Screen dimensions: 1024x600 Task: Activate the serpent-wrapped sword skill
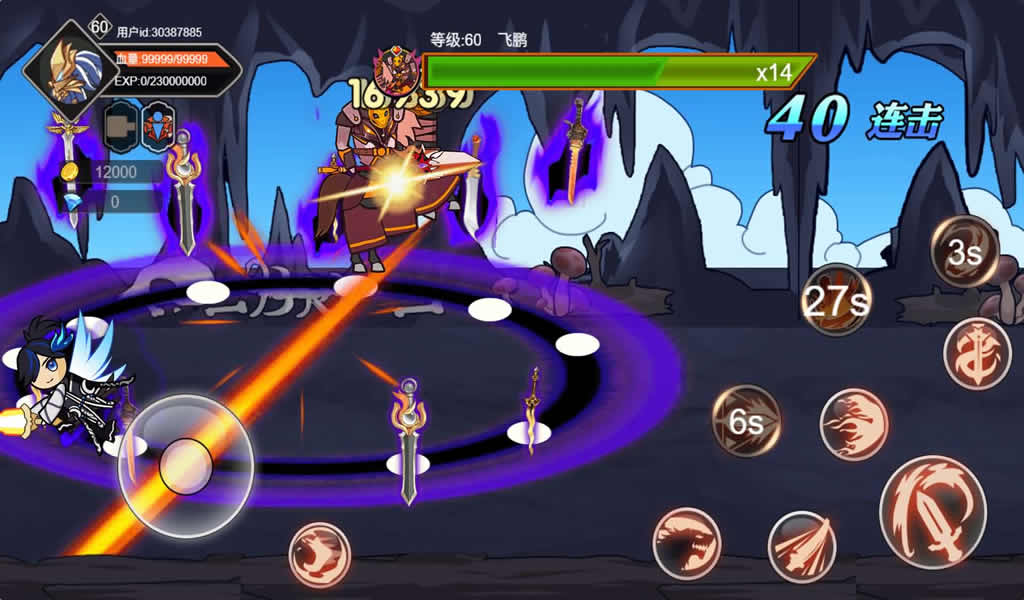(977, 353)
